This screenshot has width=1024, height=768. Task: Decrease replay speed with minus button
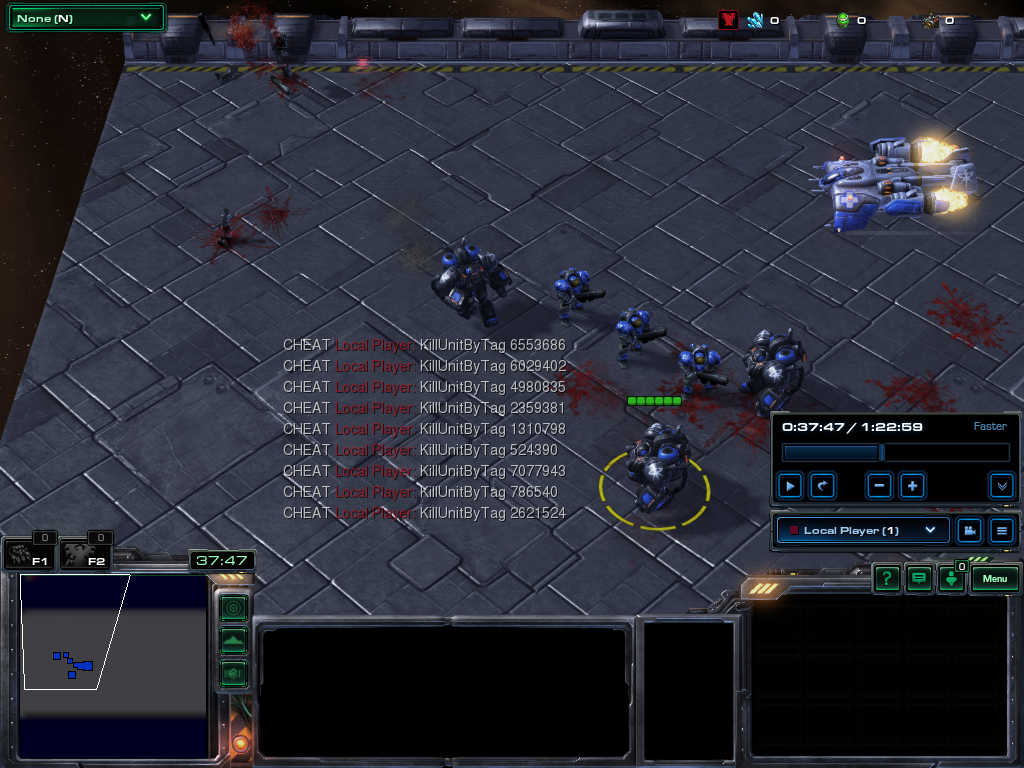tap(879, 486)
